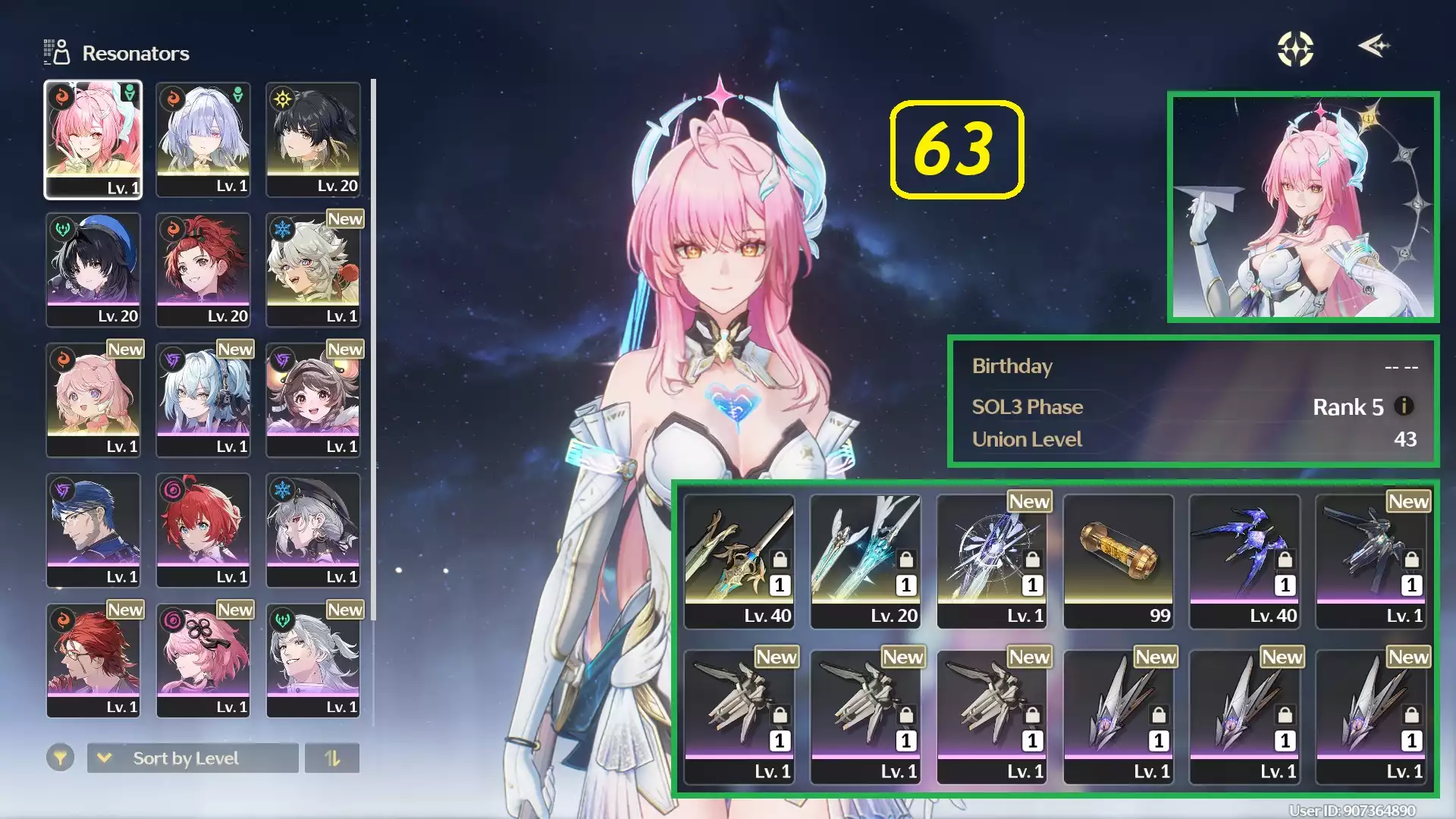Select the silver-haired Lv. 1 resonator with covered eye
The width and height of the screenshot is (1456, 819).
(x=203, y=140)
